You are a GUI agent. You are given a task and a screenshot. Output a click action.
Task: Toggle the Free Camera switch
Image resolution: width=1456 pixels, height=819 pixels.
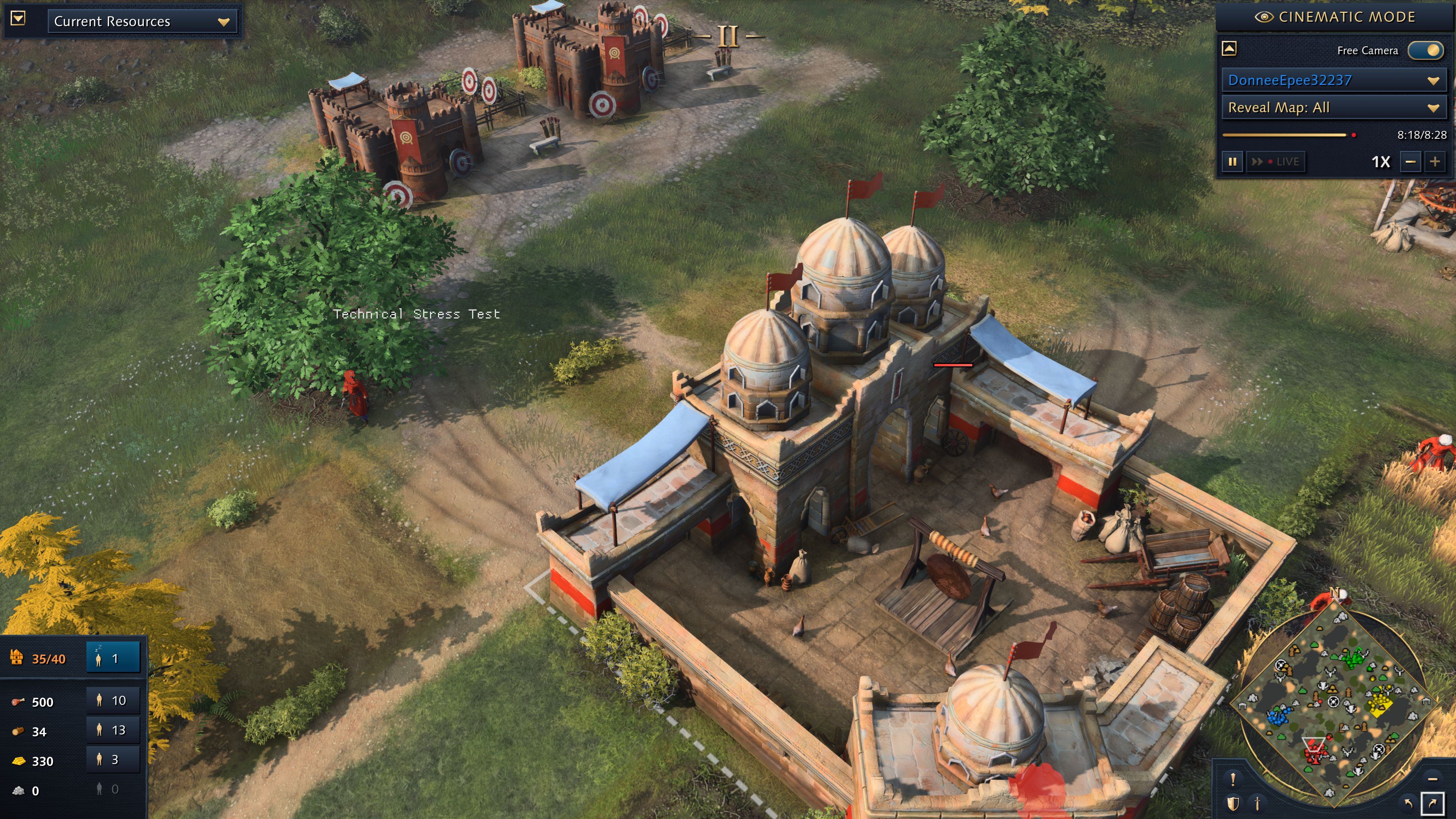pyautogui.click(x=1426, y=50)
